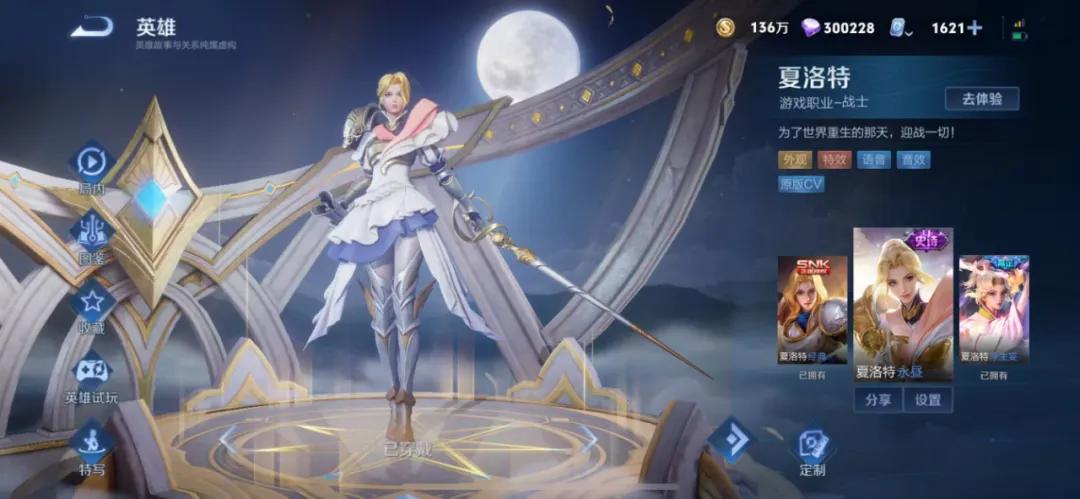Image resolution: width=1080 pixels, height=499 pixels.
Task: Open the 局内 in-game preview
Action: click(92, 163)
